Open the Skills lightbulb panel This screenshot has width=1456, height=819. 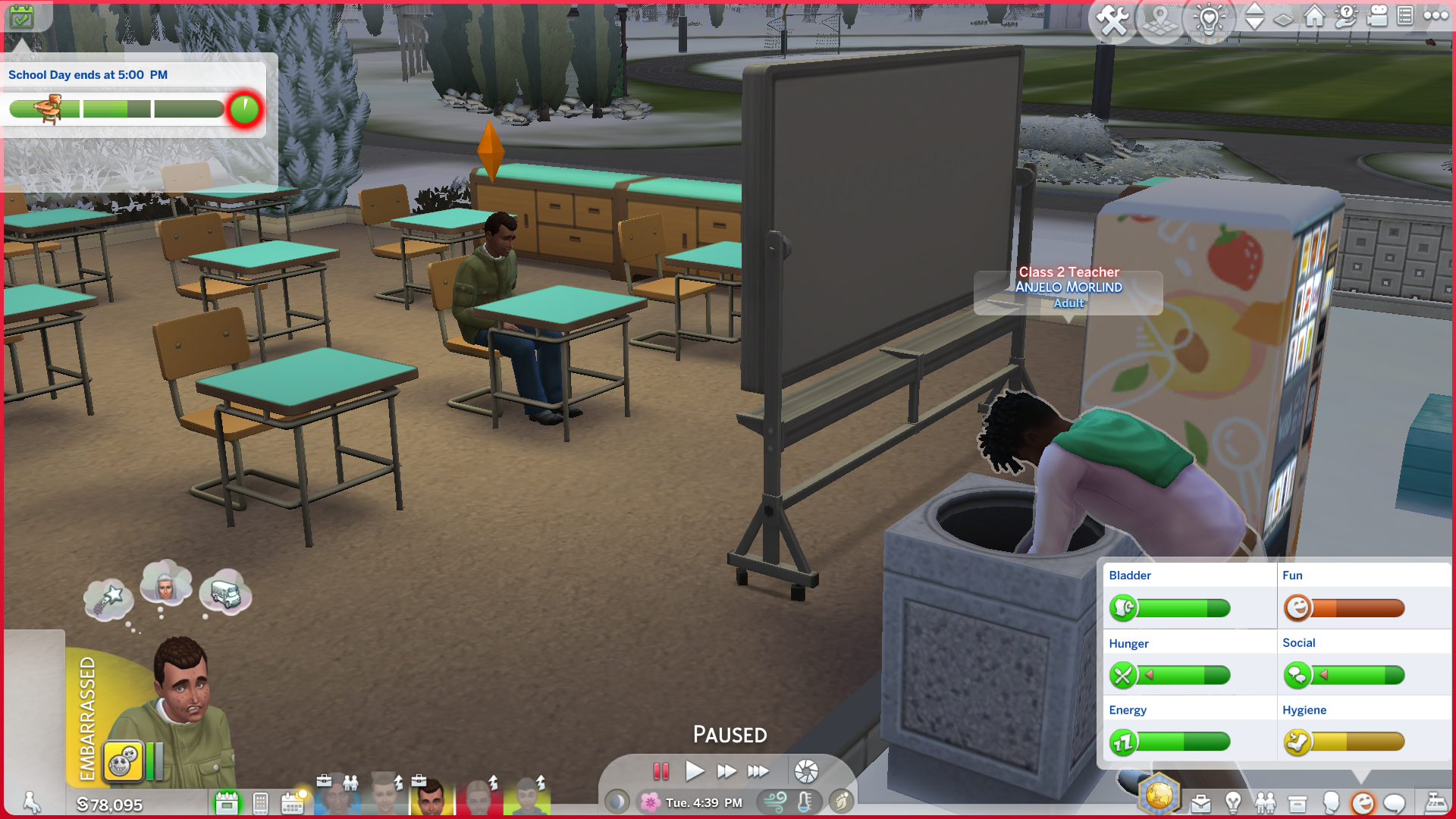point(1233,803)
